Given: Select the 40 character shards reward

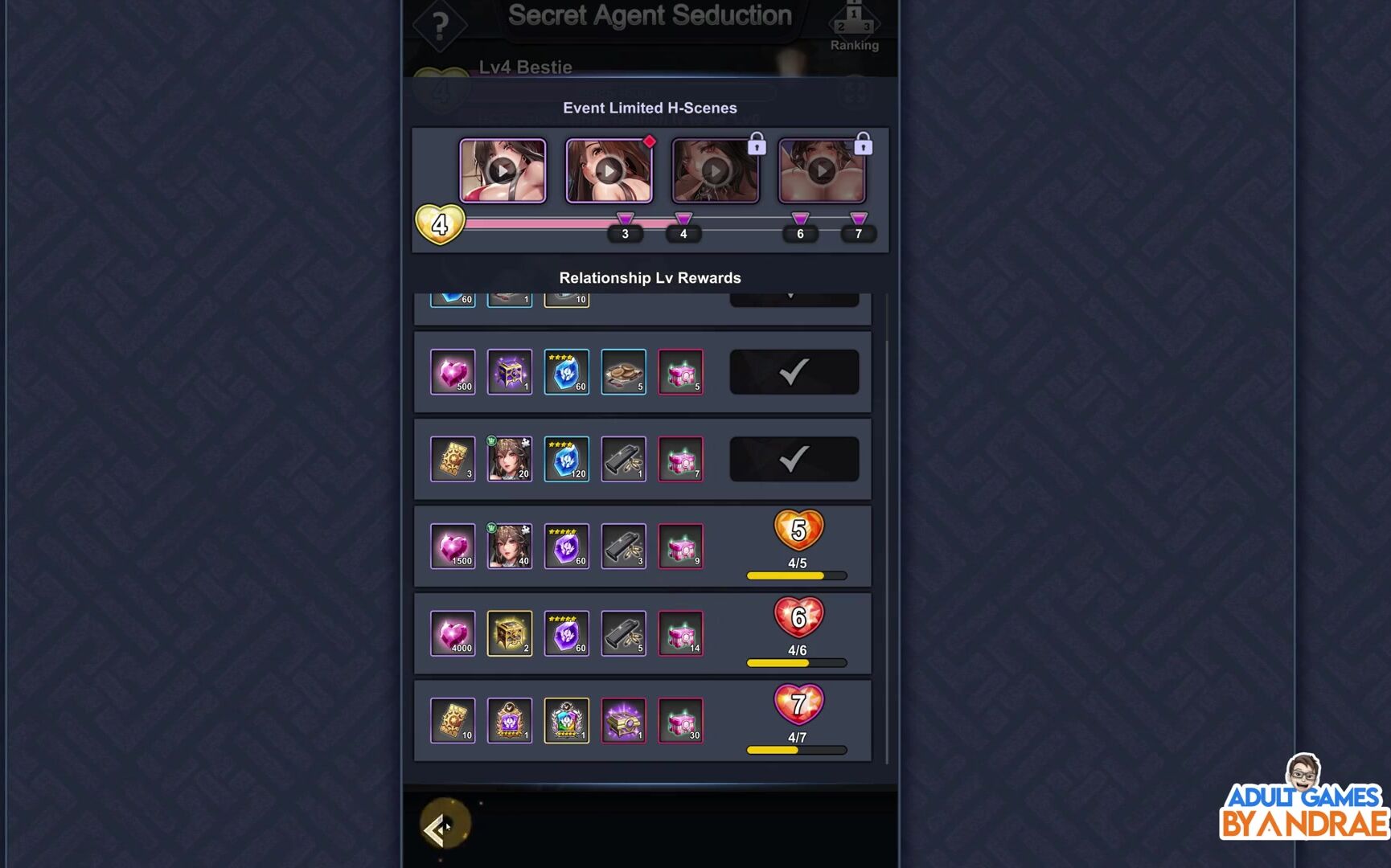Looking at the screenshot, I should (510, 547).
